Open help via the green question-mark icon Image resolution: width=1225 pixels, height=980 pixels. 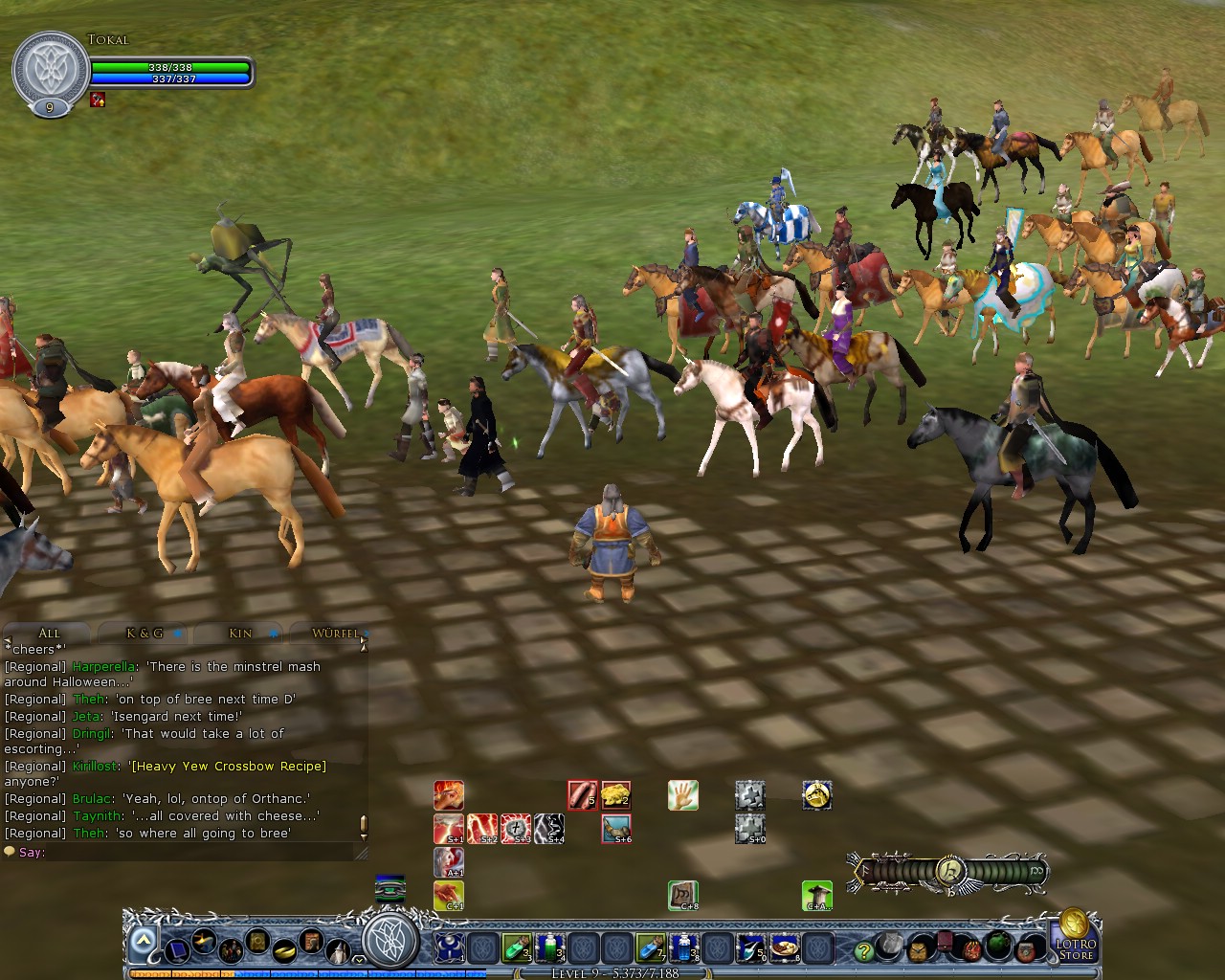(x=863, y=949)
